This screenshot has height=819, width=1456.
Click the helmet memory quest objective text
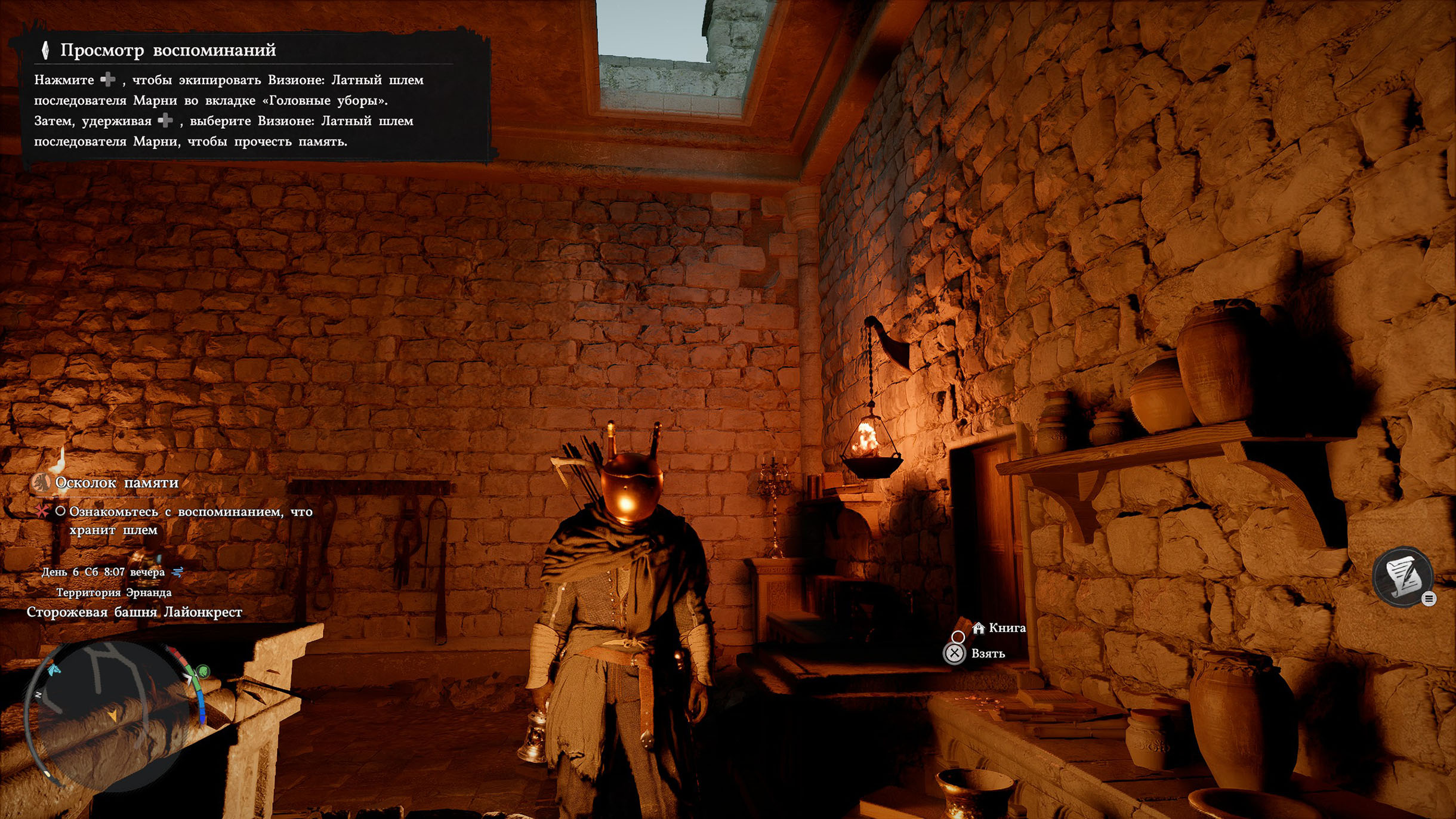[x=190, y=520]
